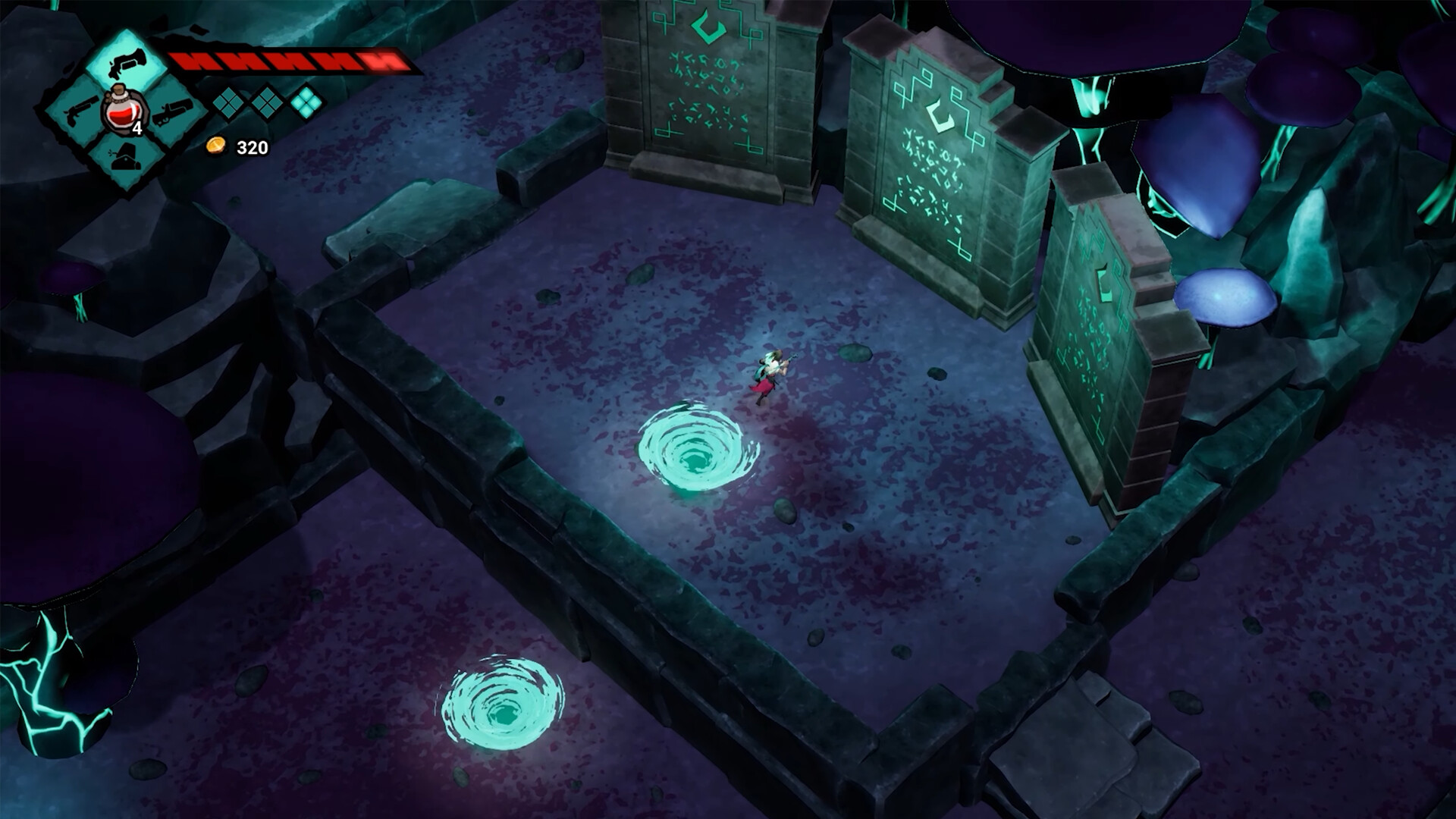Viewport: 1456px width, 819px height.
Task: Click the coin total reading 320
Action: [252, 149]
